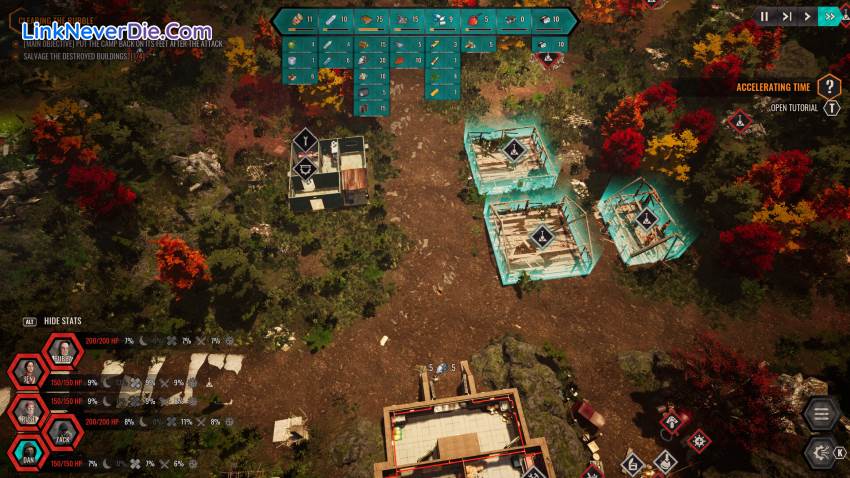Select the topmost survivor portrait
850x478 pixels.
coord(63,352)
